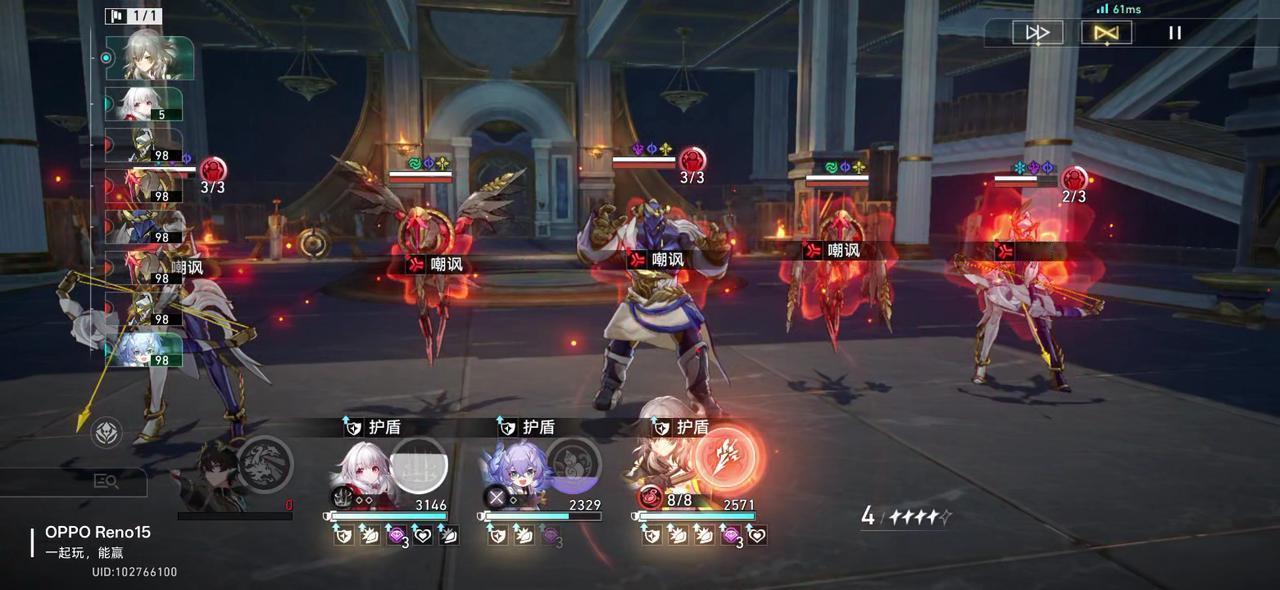Pause the battle
The image size is (1280, 590).
(1175, 33)
